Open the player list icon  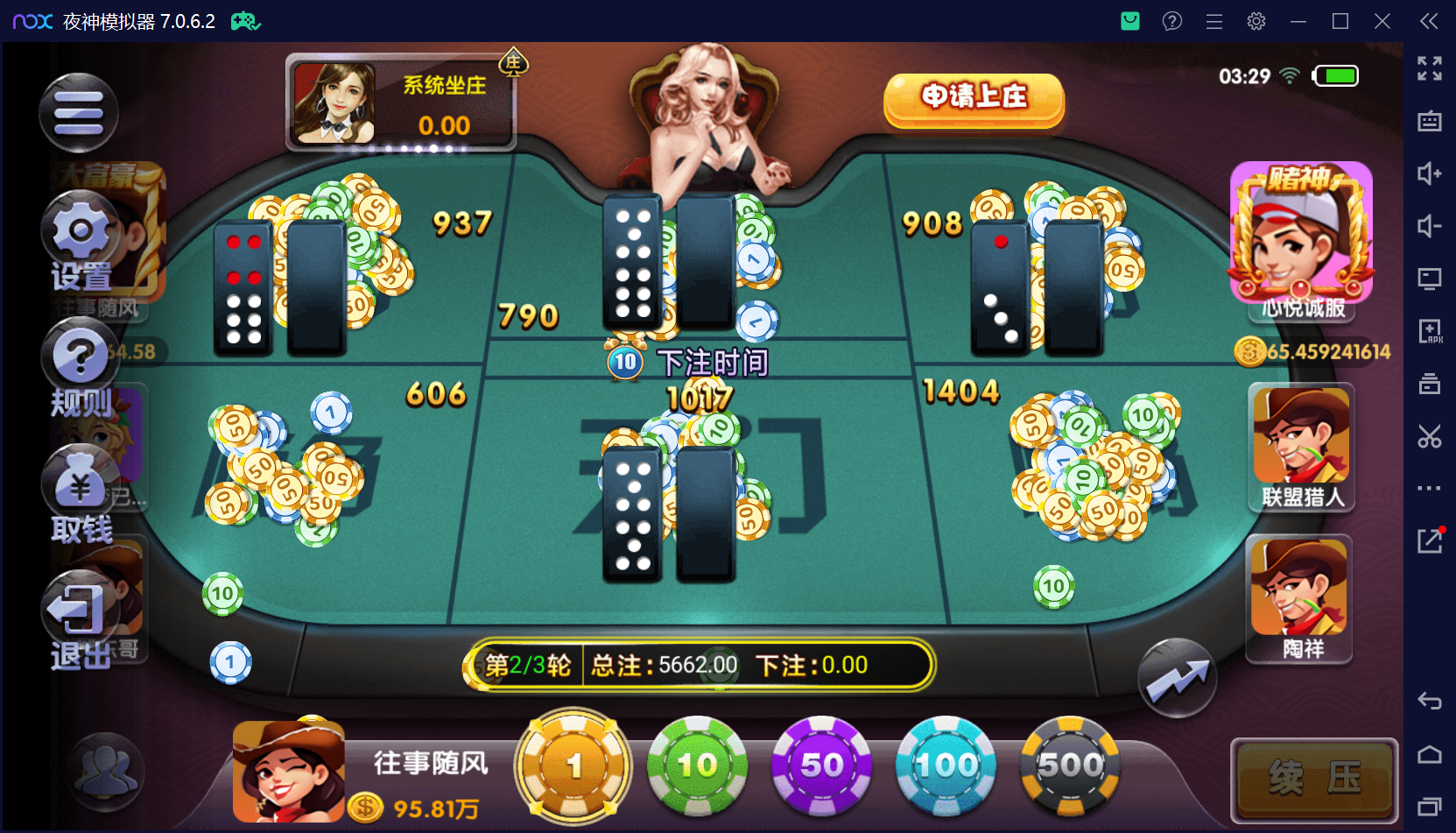pyautogui.click(x=106, y=771)
